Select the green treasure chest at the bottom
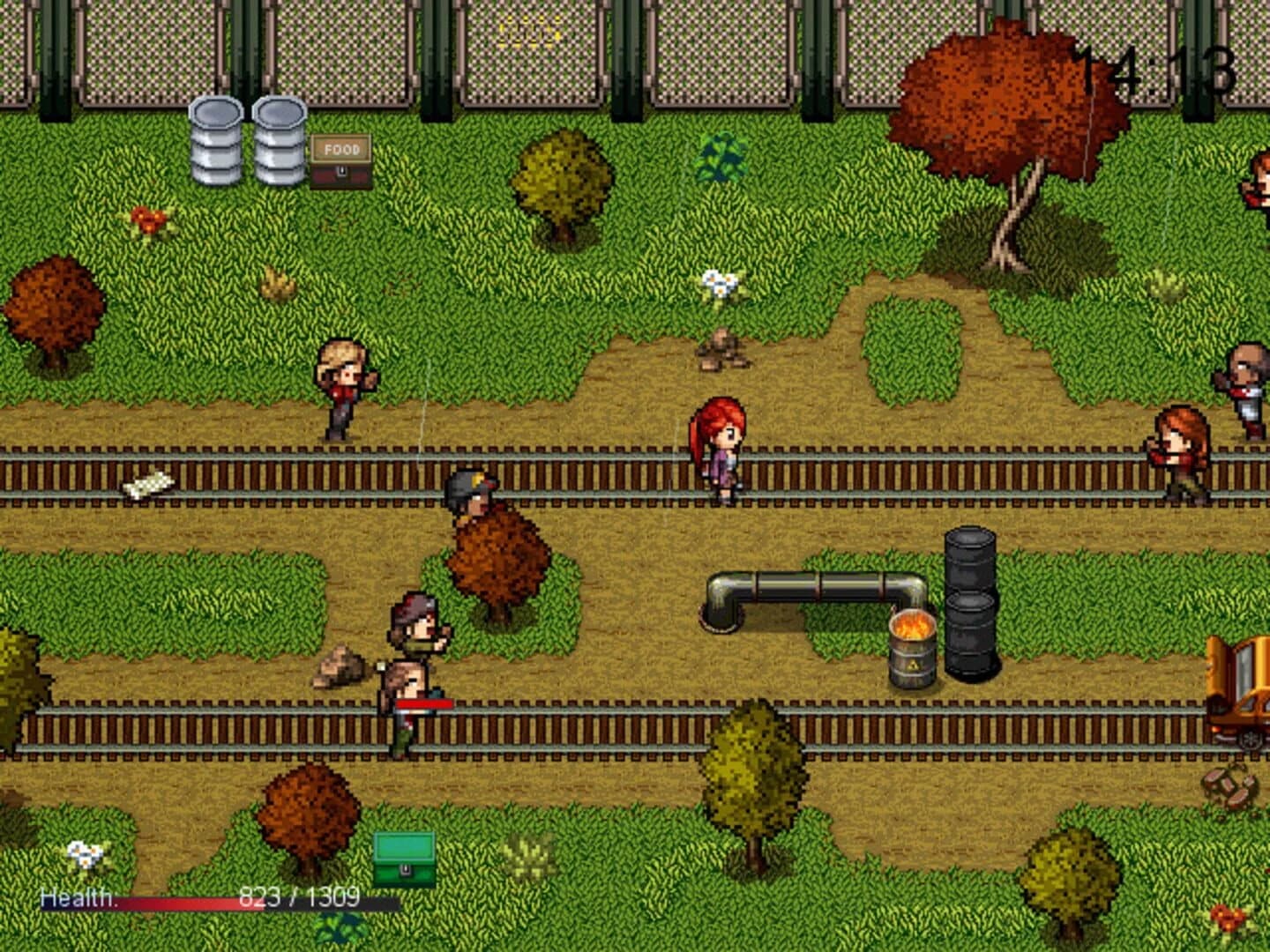 click(x=403, y=857)
